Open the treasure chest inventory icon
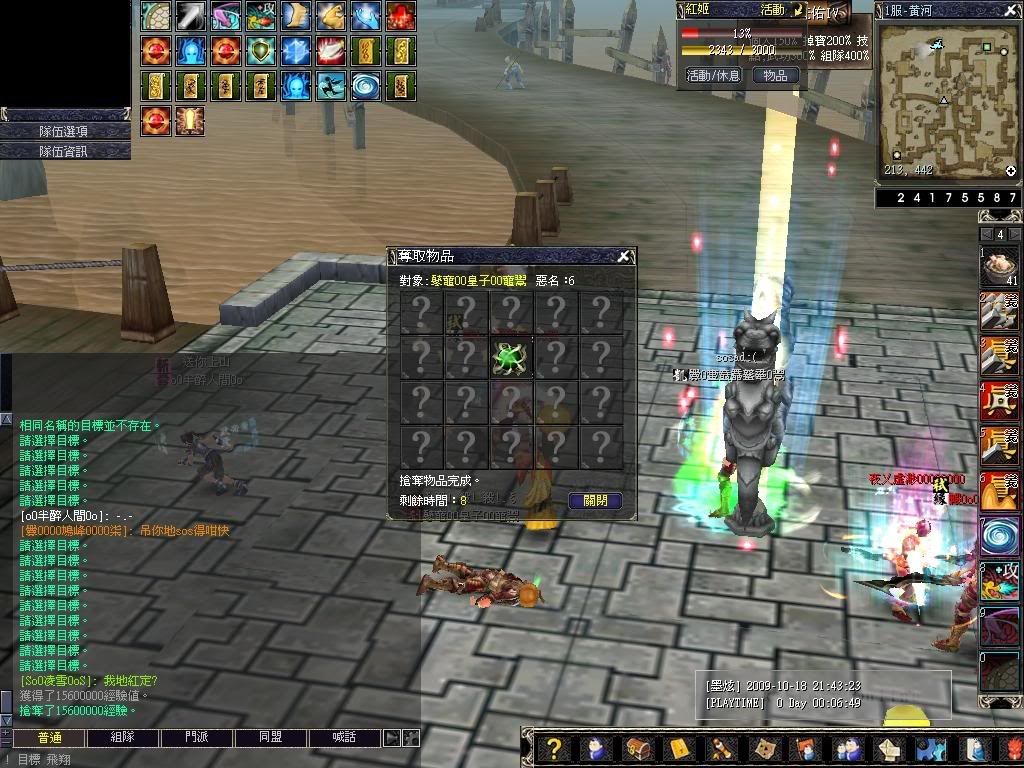This screenshot has width=1024, height=768. point(637,748)
